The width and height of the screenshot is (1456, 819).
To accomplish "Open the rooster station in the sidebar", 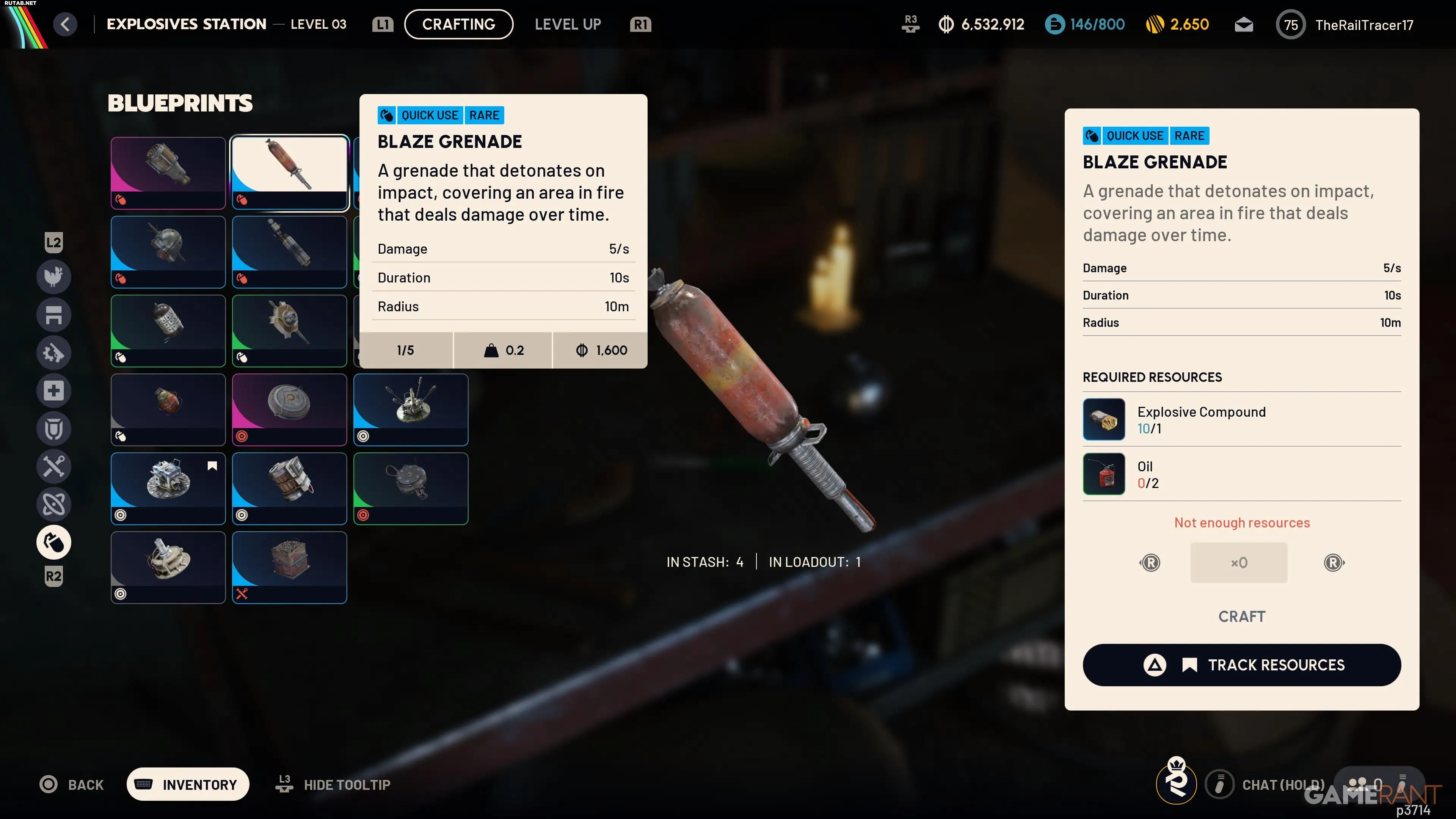I will pyautogui.click(x=54, y=276).
